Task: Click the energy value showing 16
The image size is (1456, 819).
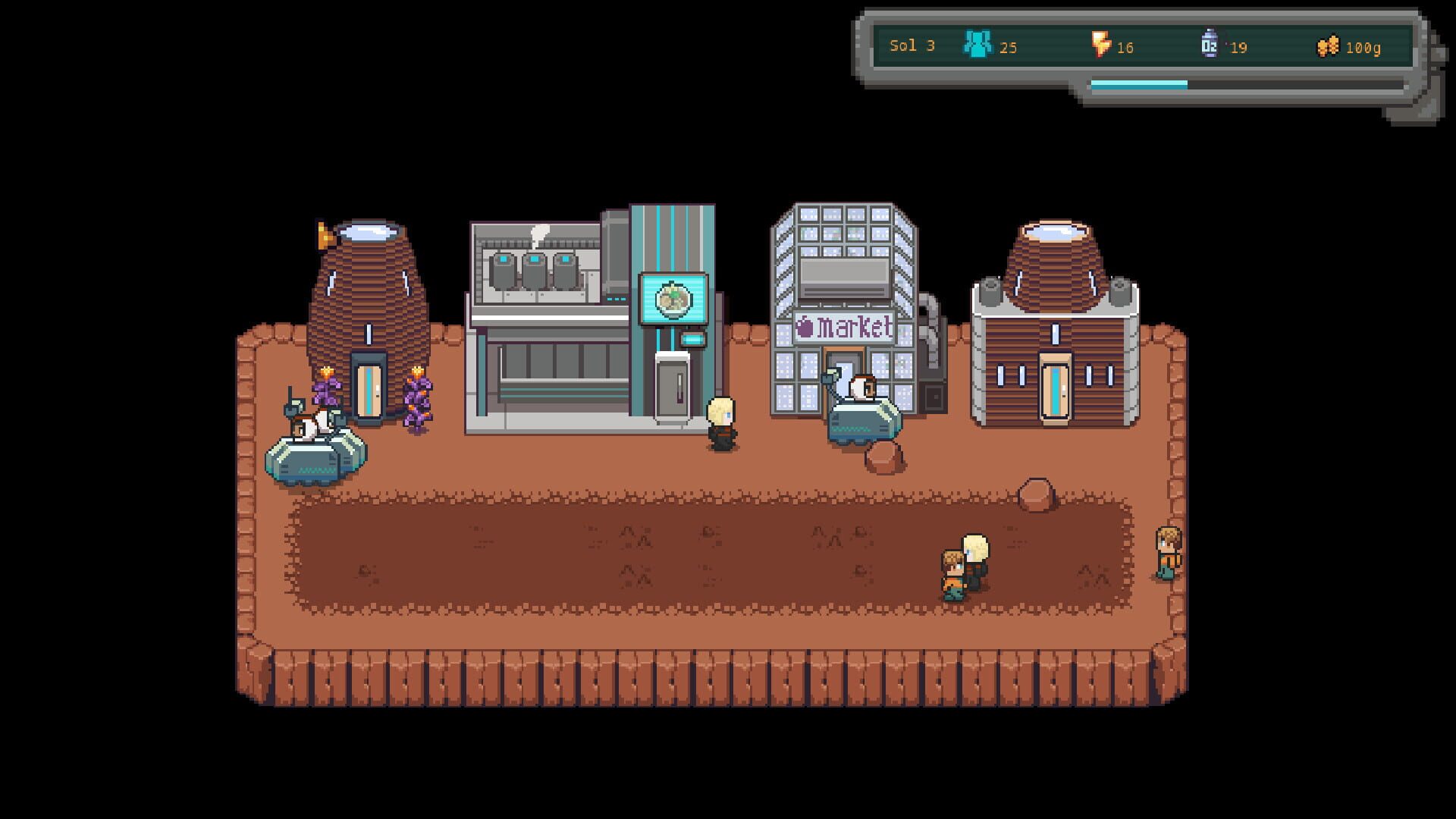Action: coord(1125,48)
